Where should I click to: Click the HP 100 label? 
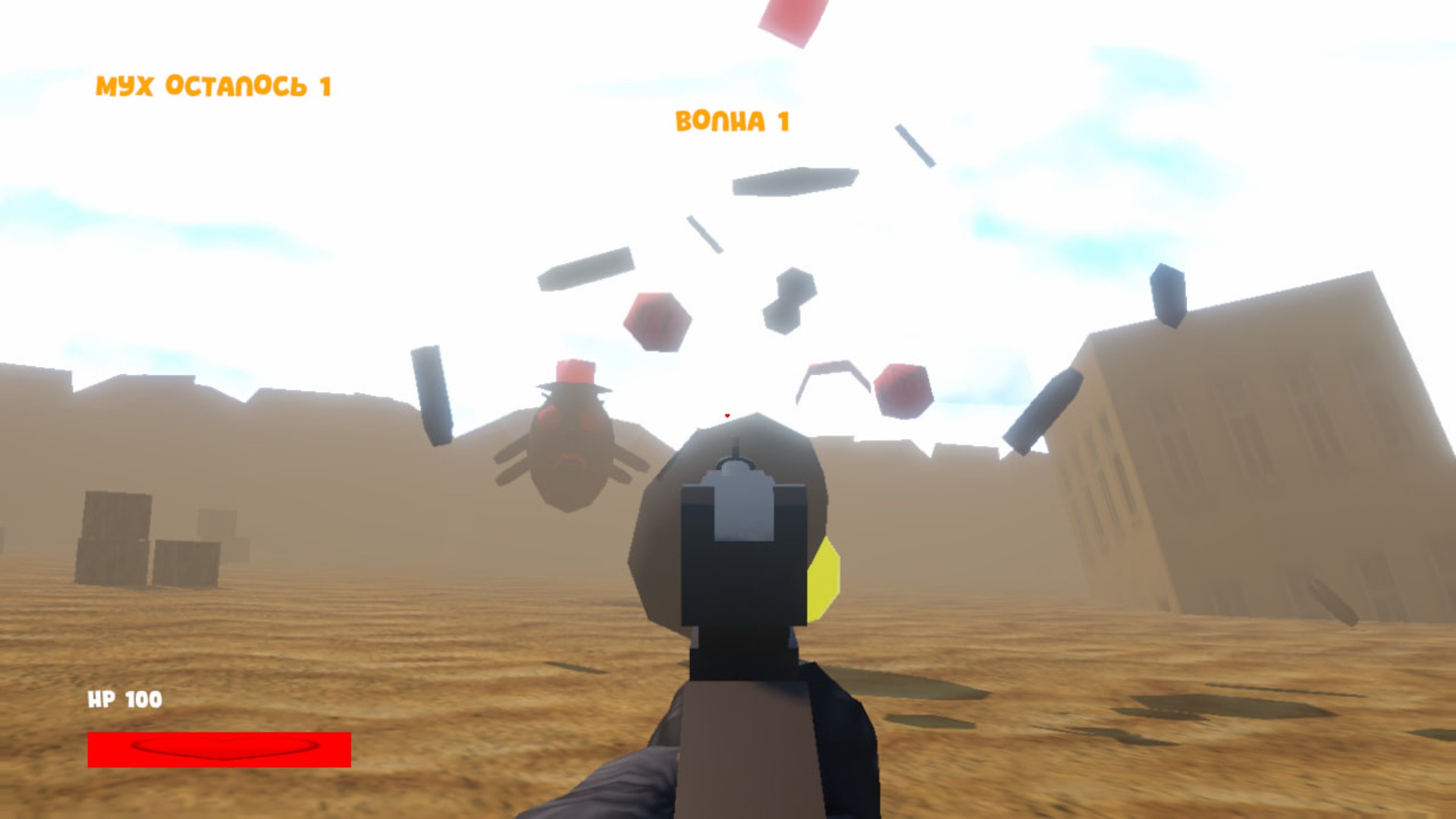pos(124,701)
